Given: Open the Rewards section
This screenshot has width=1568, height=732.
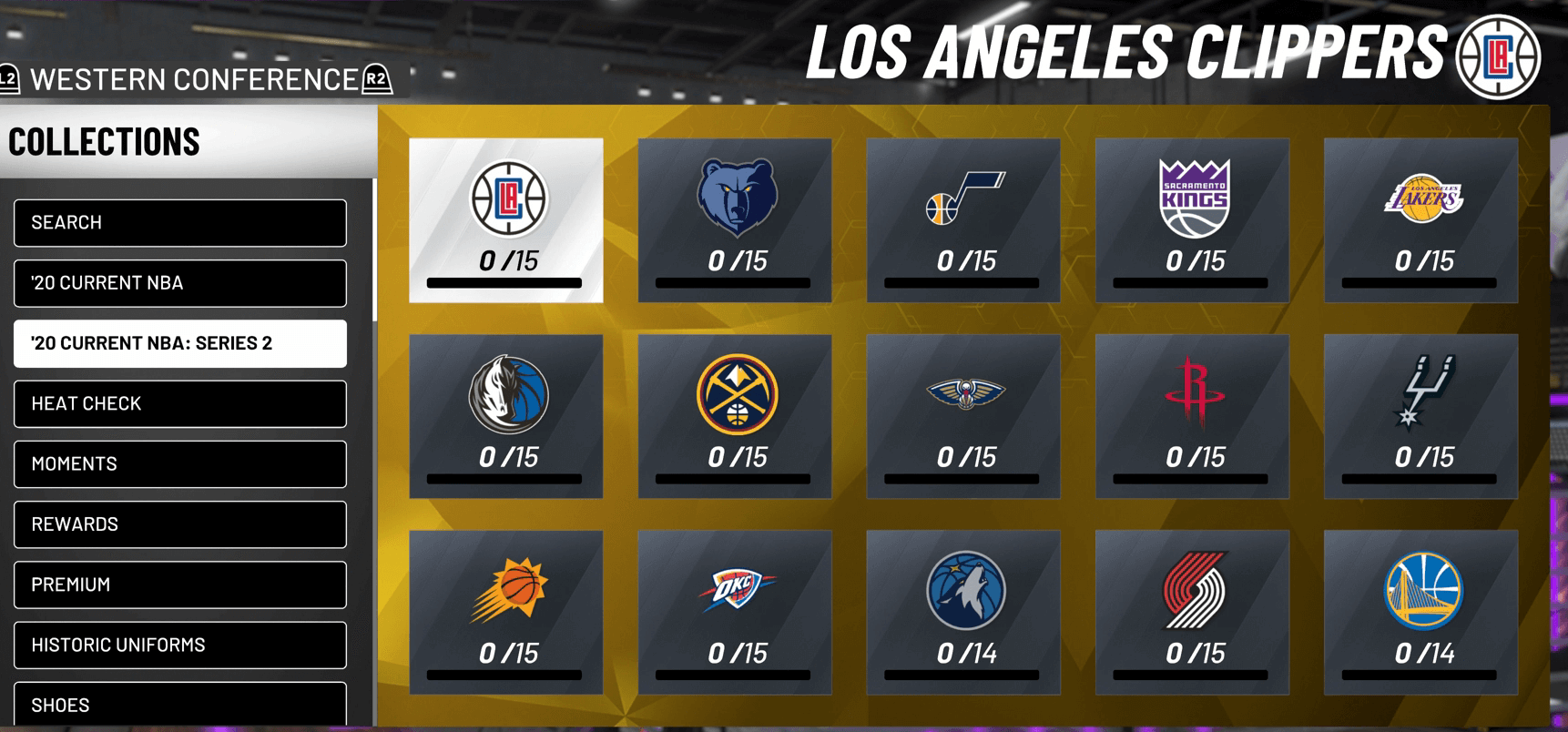Looking at the screenshot, I should pos(179,524).
